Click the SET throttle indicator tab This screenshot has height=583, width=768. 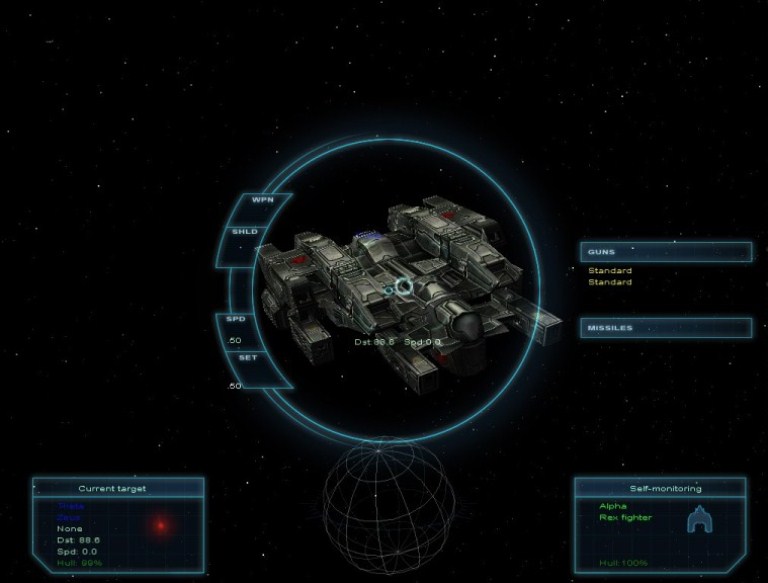248,357
